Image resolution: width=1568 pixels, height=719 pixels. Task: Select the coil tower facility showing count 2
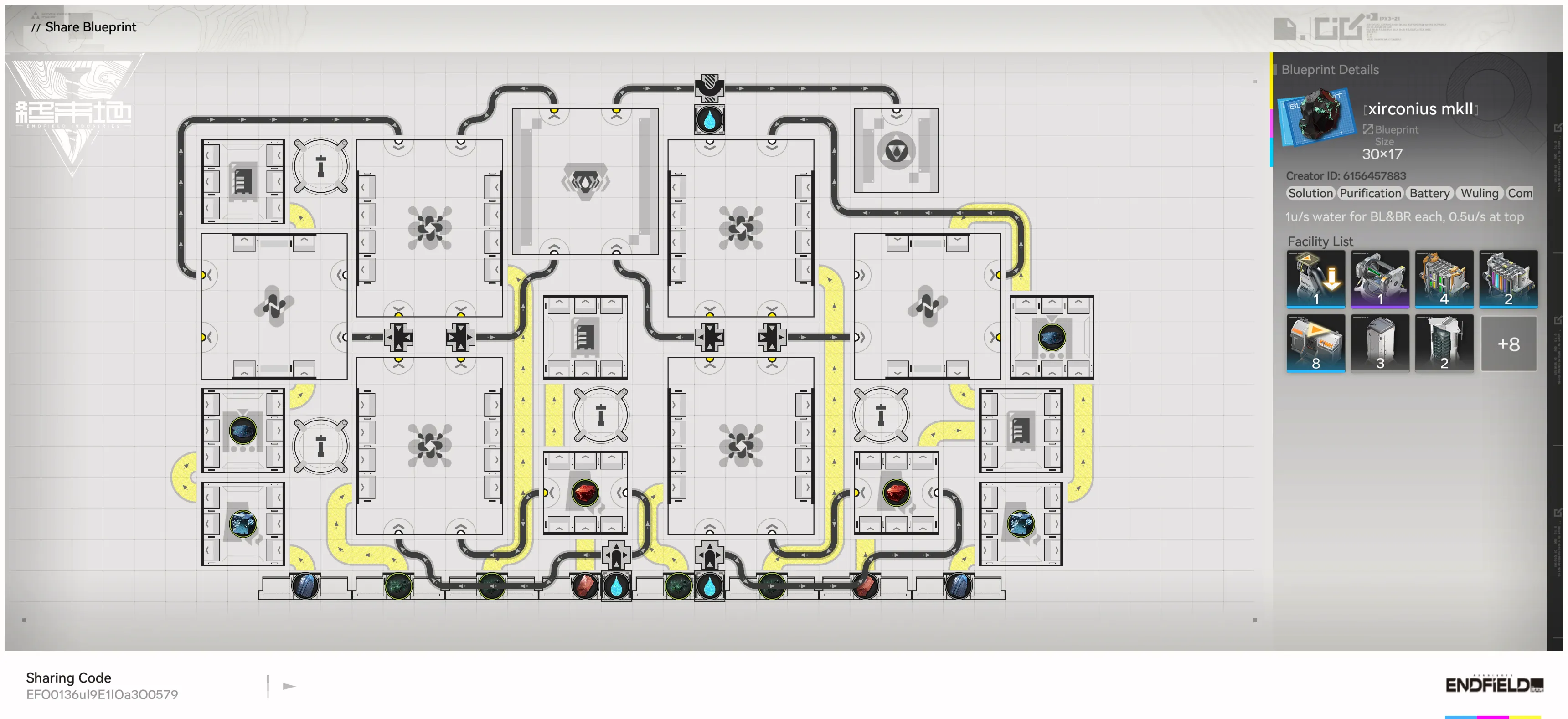tap(1445, 344)
